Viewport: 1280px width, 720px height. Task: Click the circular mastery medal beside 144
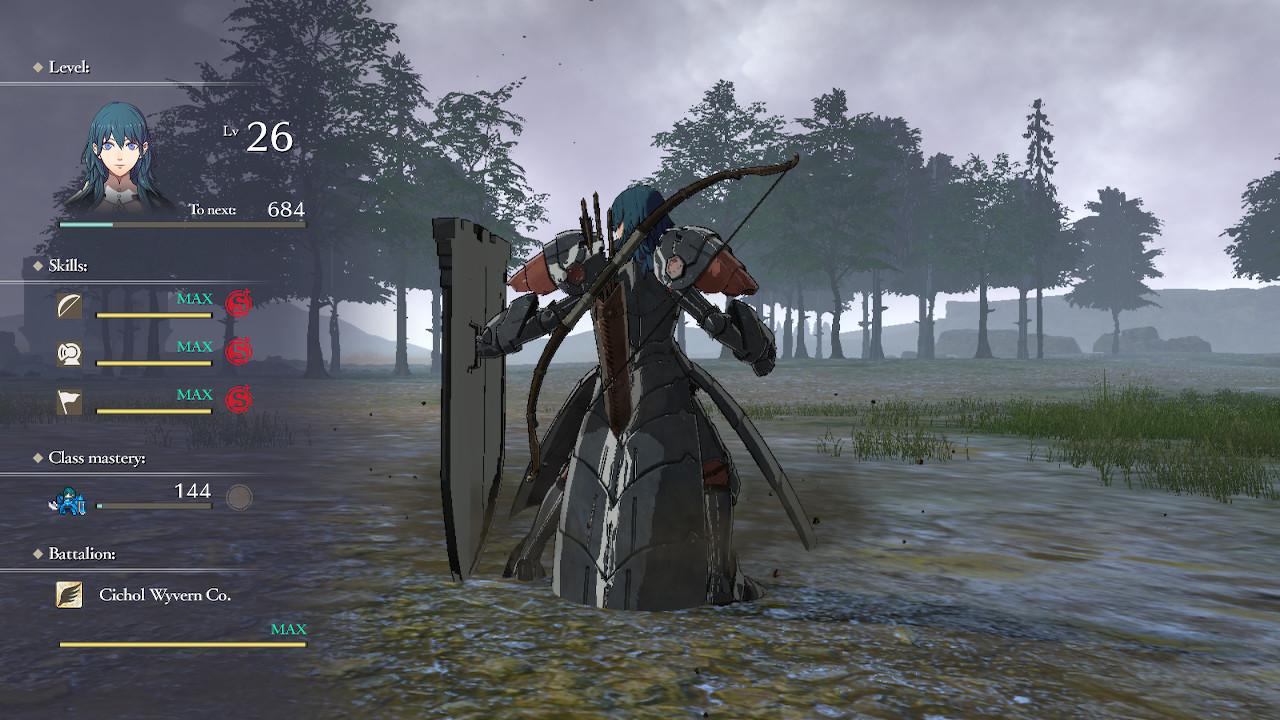tap(238, 497)
